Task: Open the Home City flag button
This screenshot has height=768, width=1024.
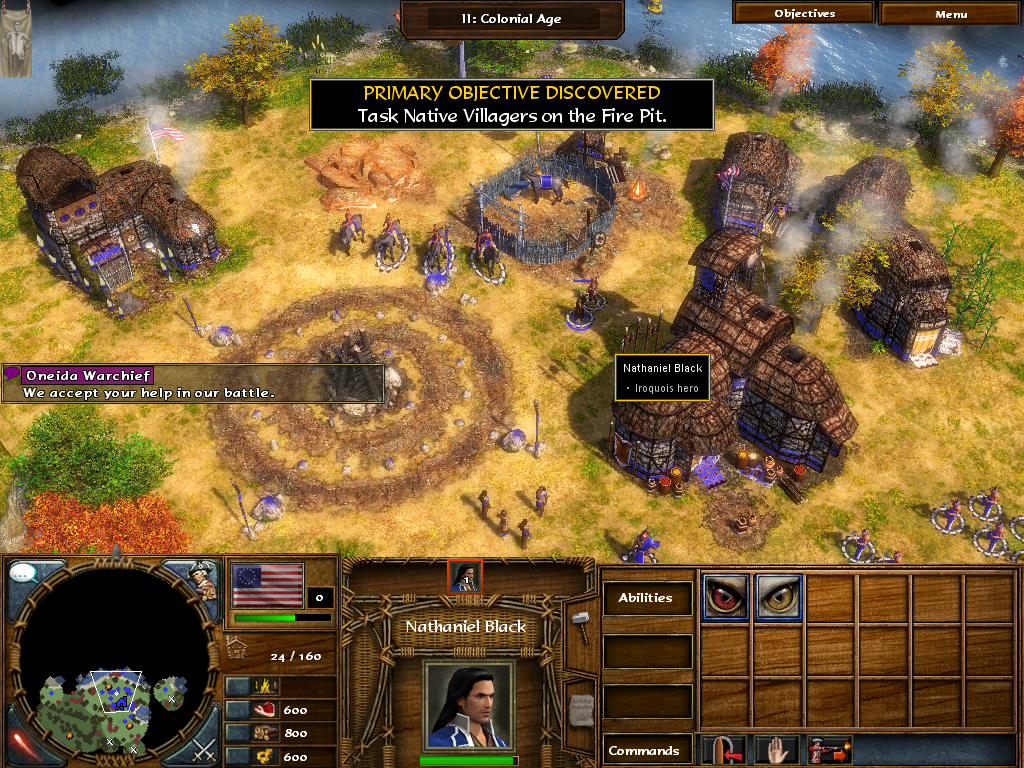Action: coord(267,584)
